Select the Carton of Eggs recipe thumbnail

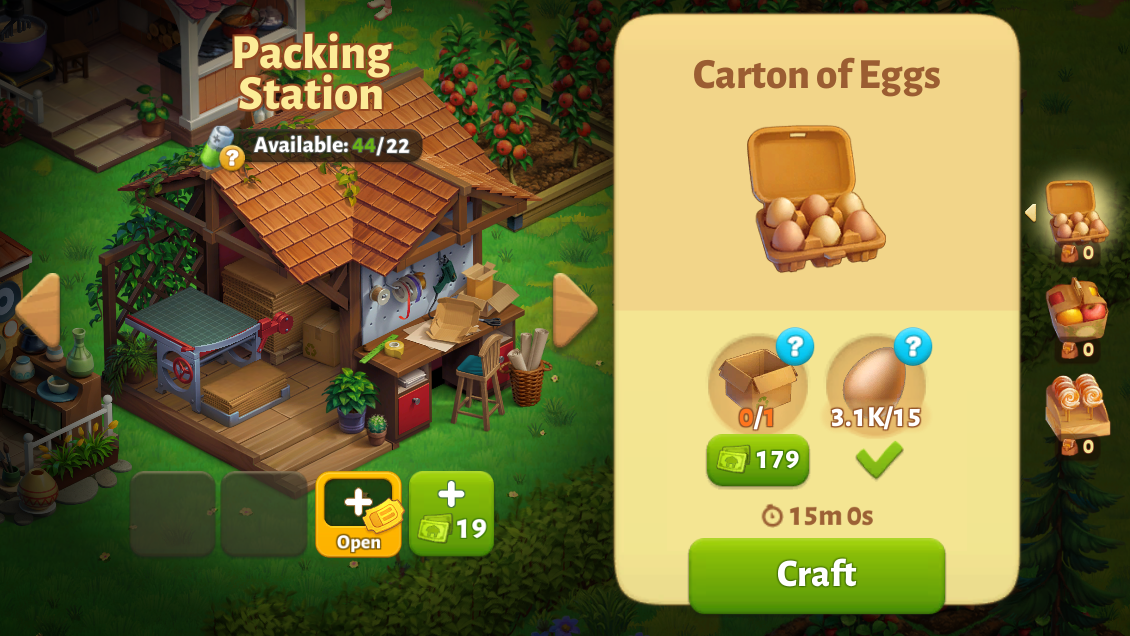(1076, 212)
